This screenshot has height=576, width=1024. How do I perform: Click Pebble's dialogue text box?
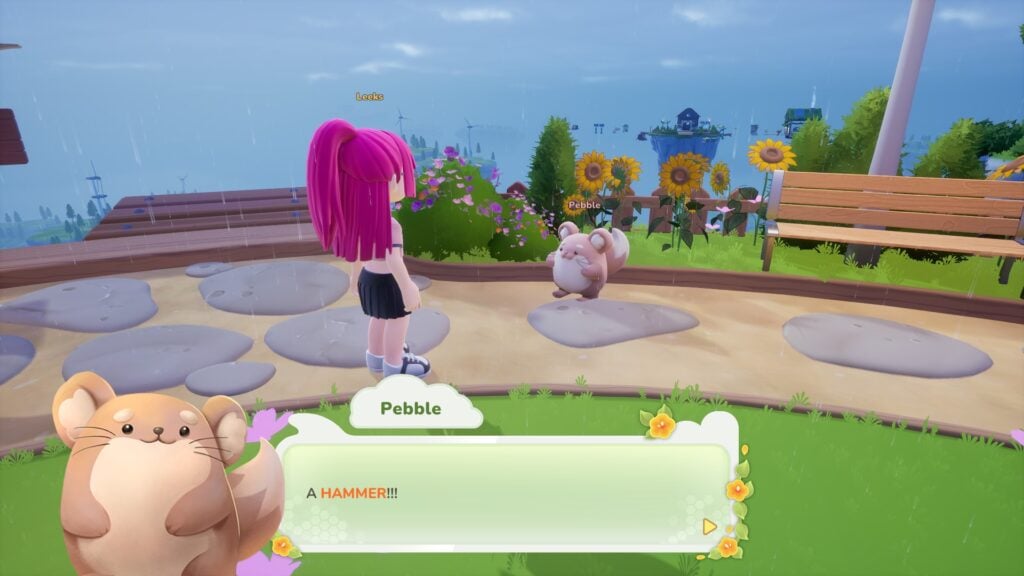click(505, 493)
